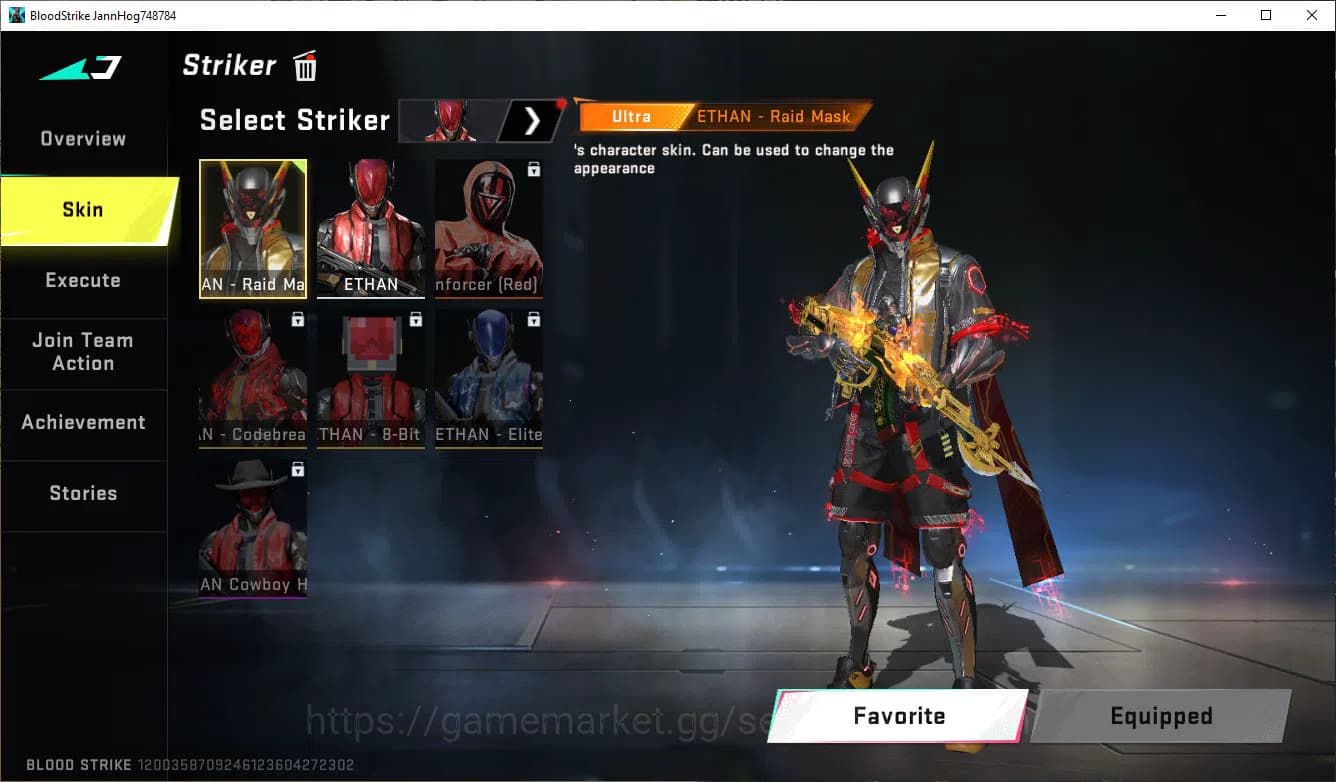Image resolution: width=1336 pixels, height=782 pixels.
Task: Click the lock icon on Enforcer (Red) skin
Action: coord(533,169)
